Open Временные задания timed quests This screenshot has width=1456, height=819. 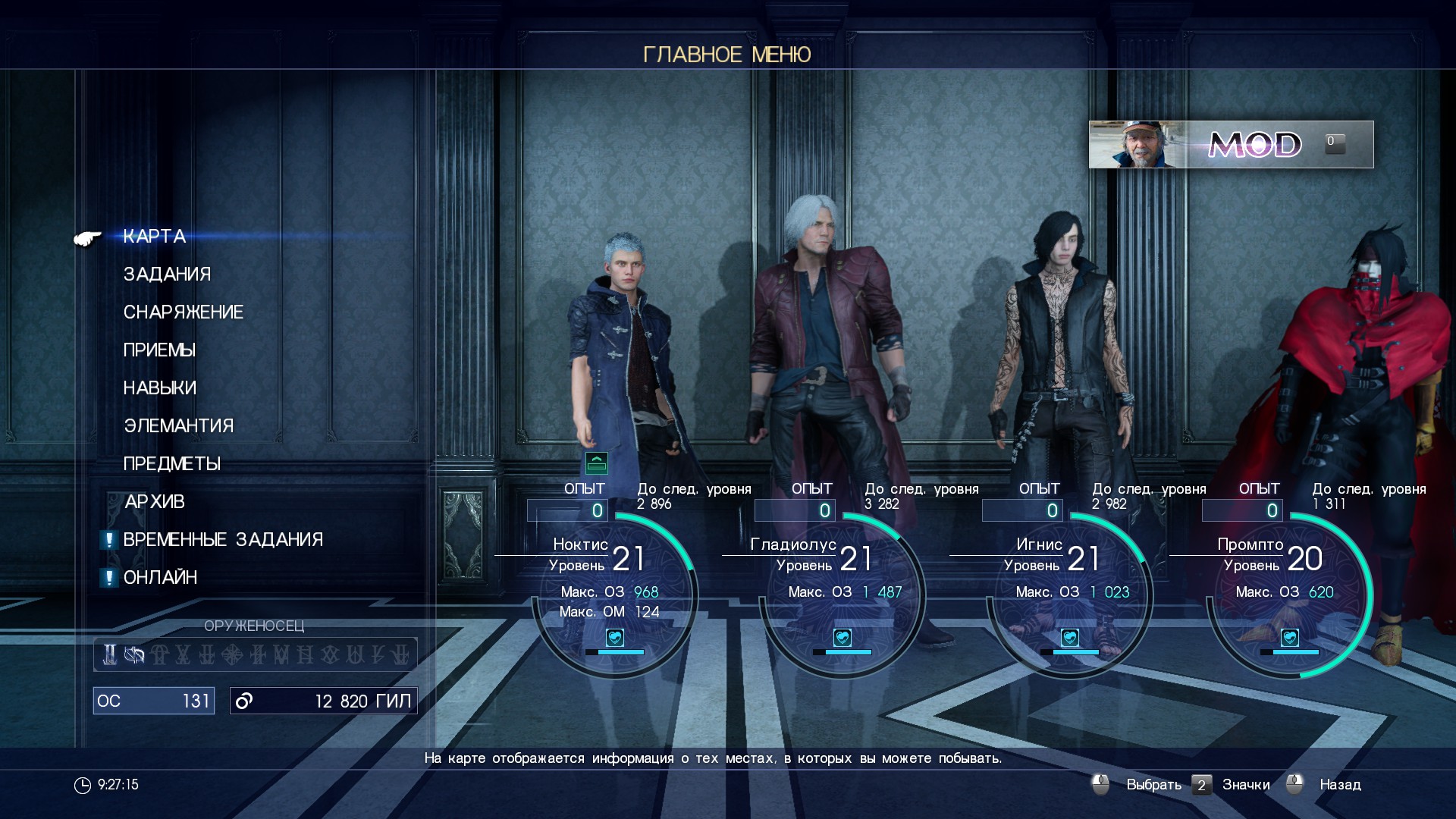tap(223, 540)
